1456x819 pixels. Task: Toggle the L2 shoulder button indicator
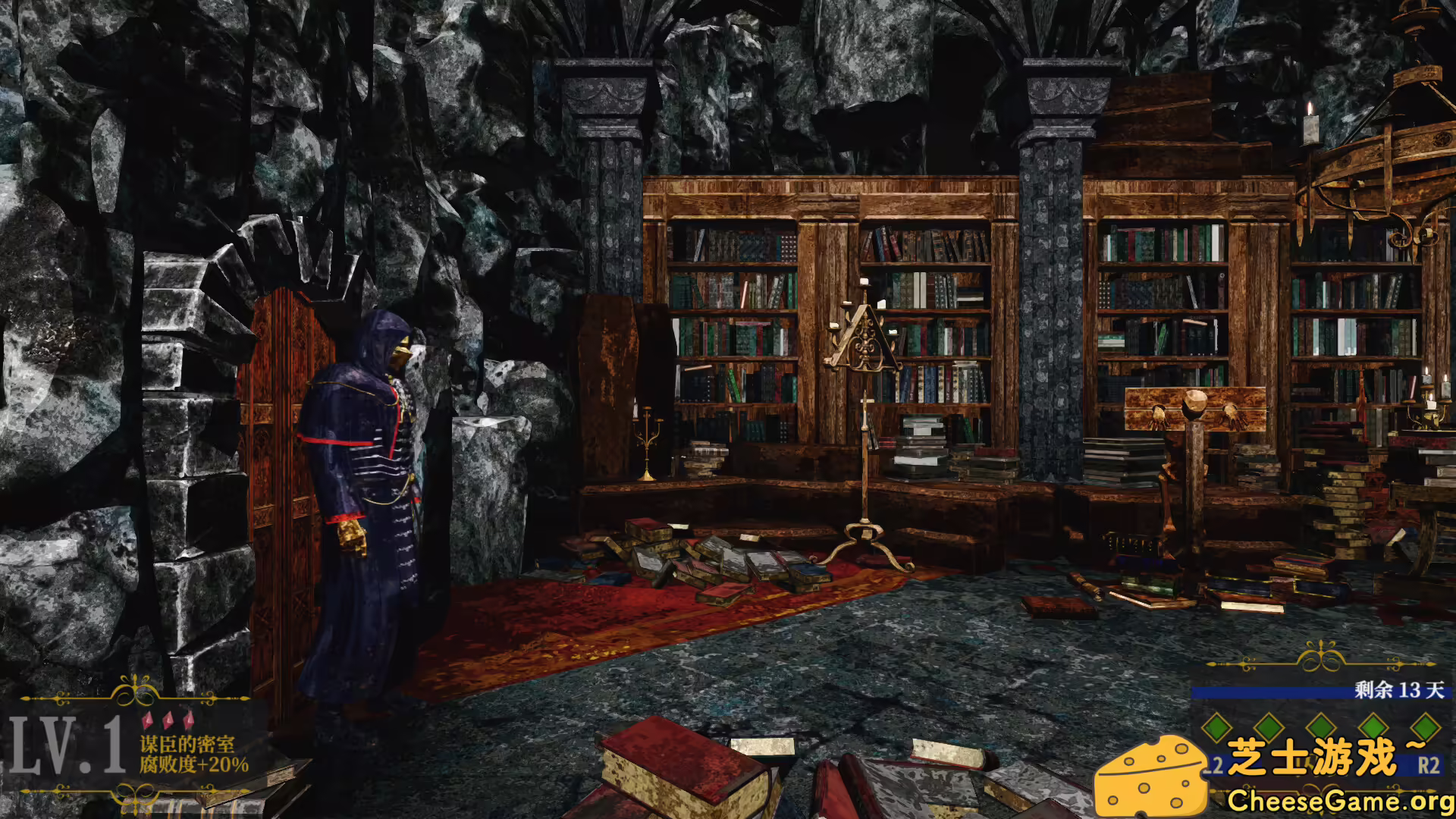pyautogui.click(x=1216, y=766)
